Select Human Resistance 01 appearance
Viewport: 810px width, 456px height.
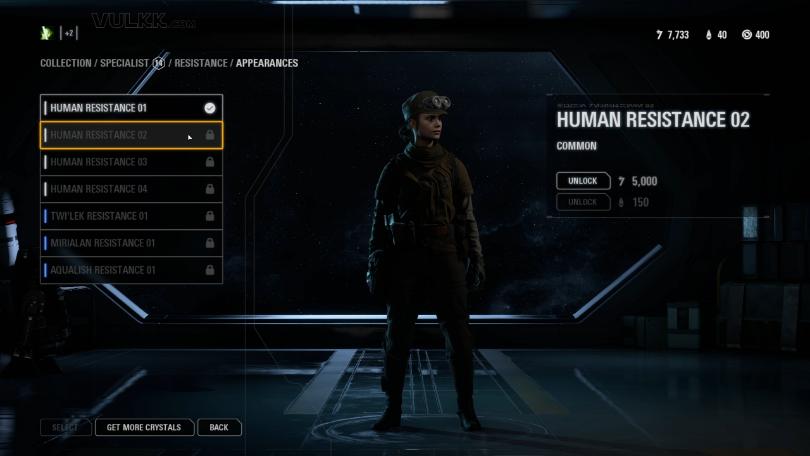(131, 107)
